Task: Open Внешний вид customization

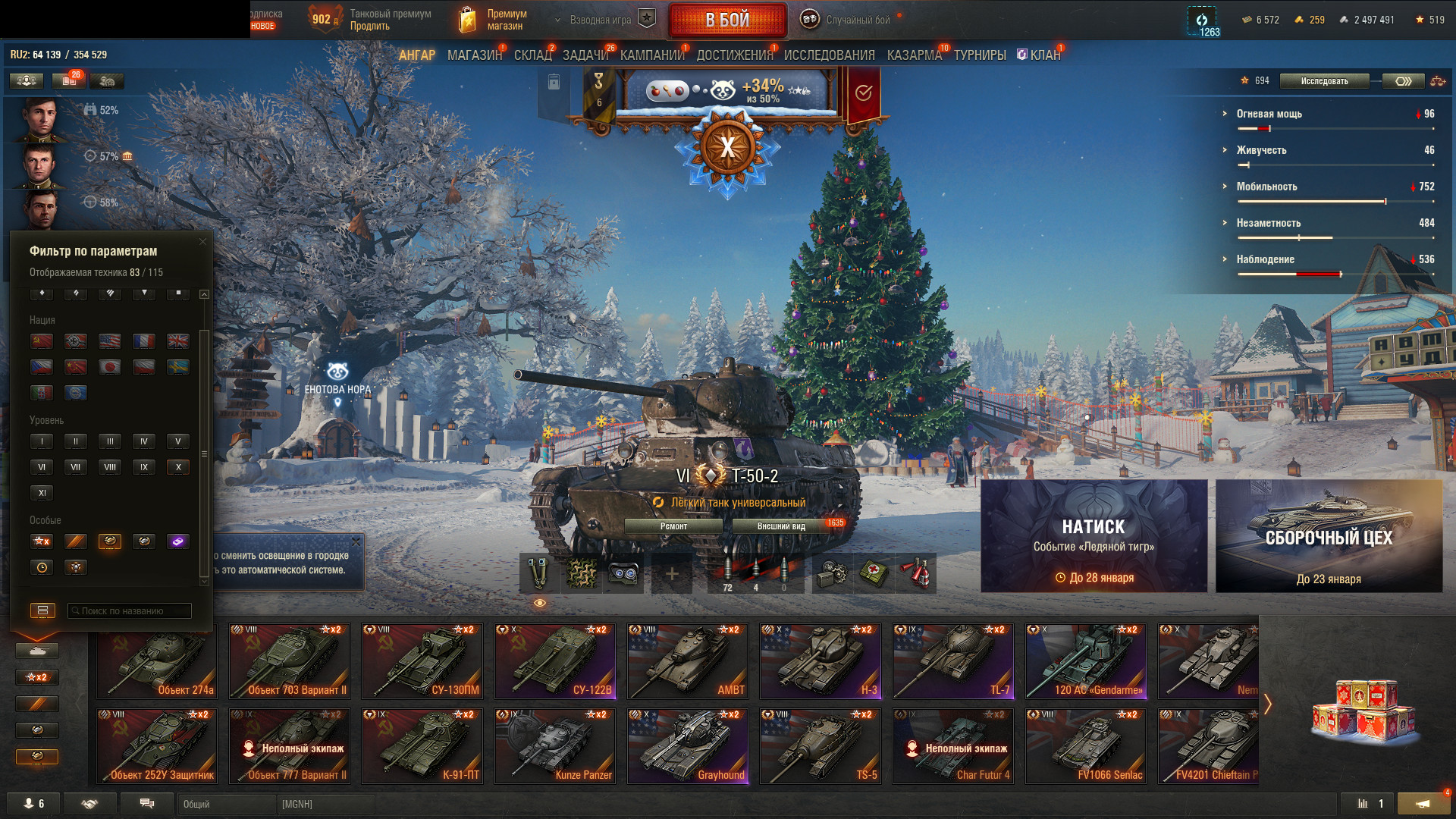Action: [x=781, y=526]
